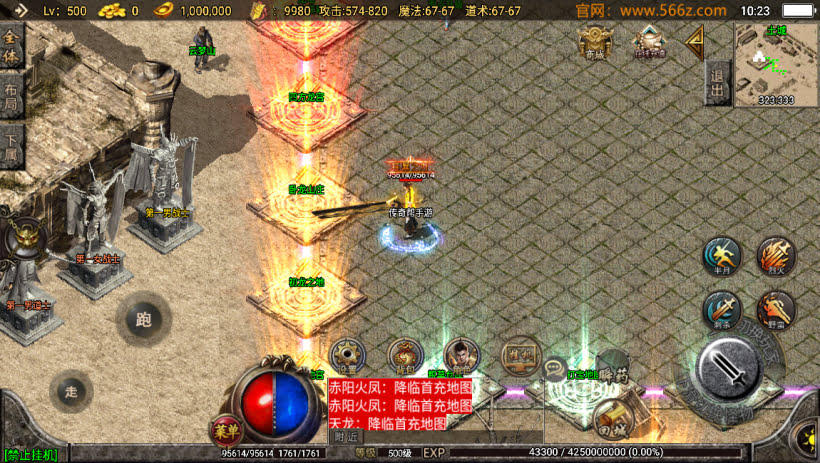Open the 设置 settings gear icon

pos(348,354)
